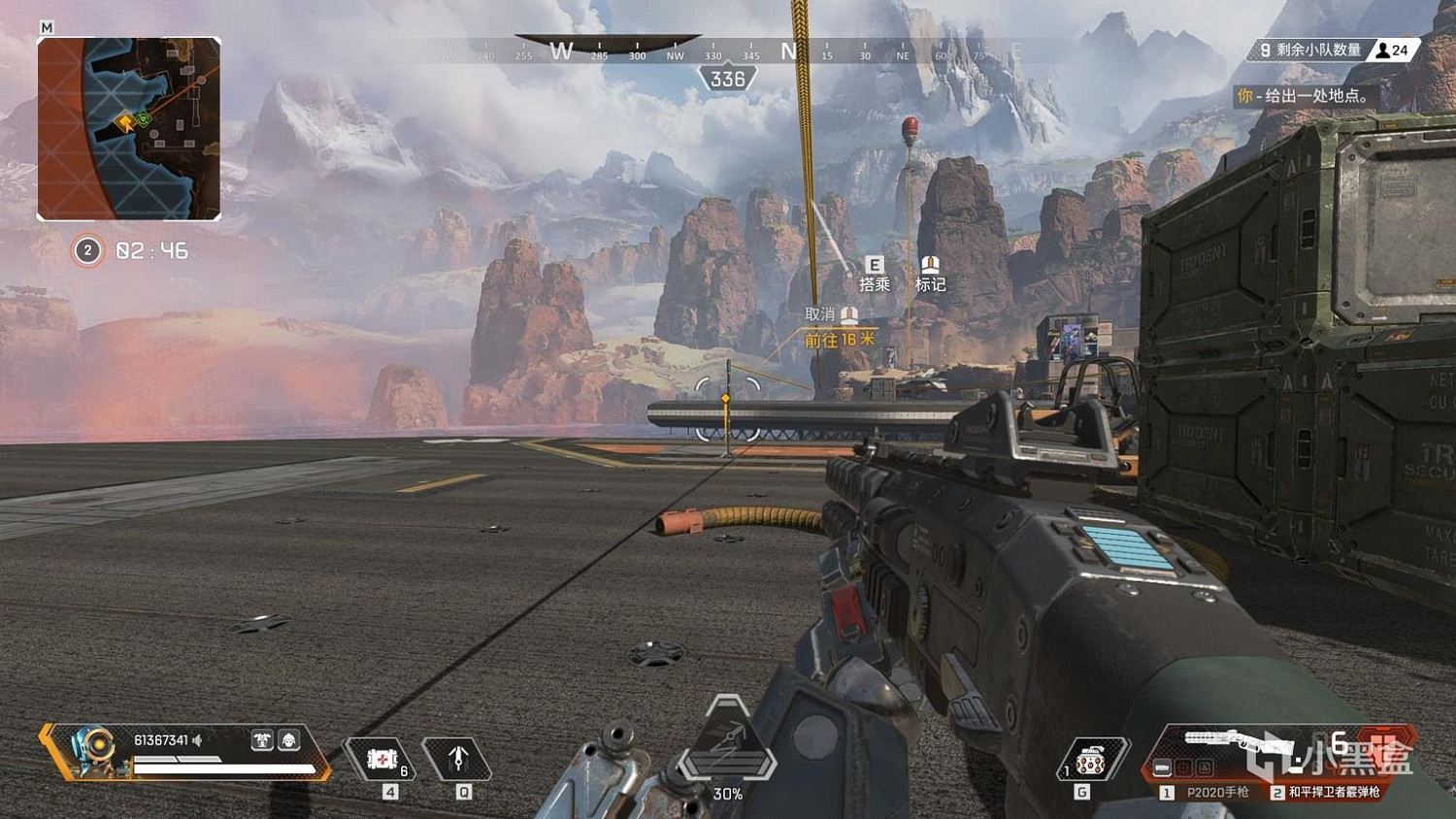Select the thermite grenade slot
Viewport: 1456px width, 819px height.
1091,760
